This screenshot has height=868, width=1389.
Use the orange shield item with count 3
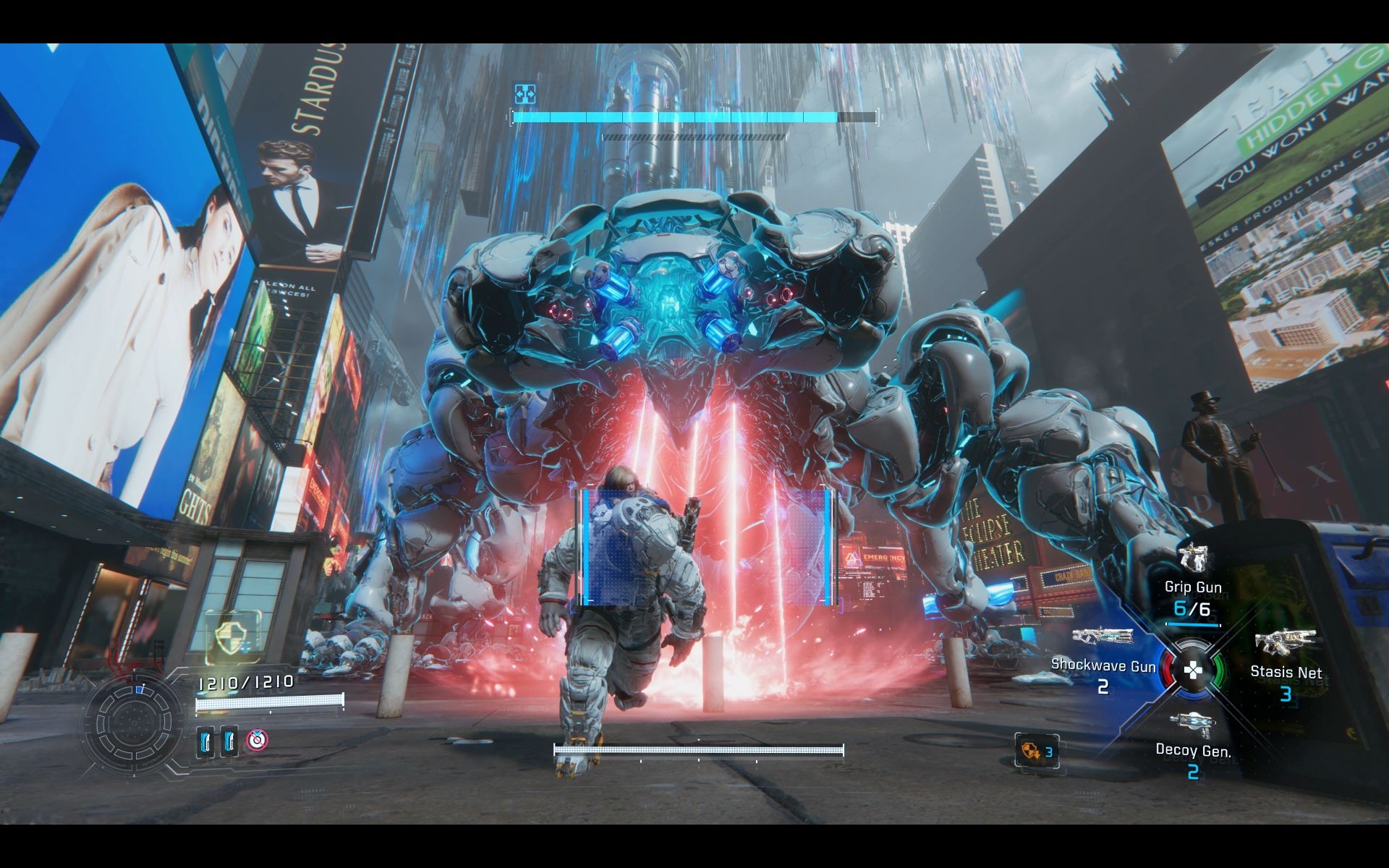coord(1036,752)
